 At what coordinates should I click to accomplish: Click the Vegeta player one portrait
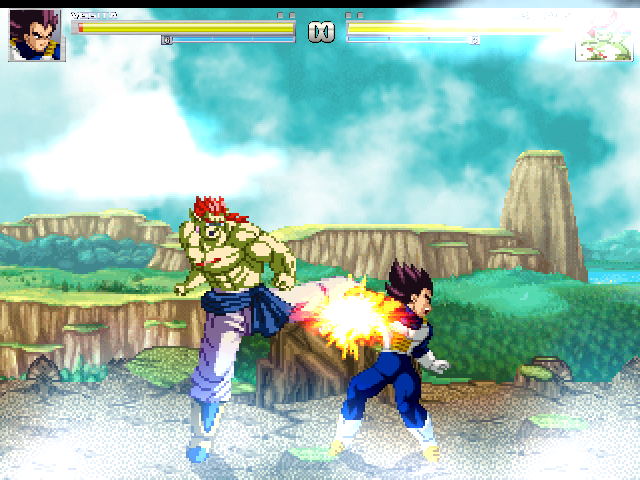37,36
